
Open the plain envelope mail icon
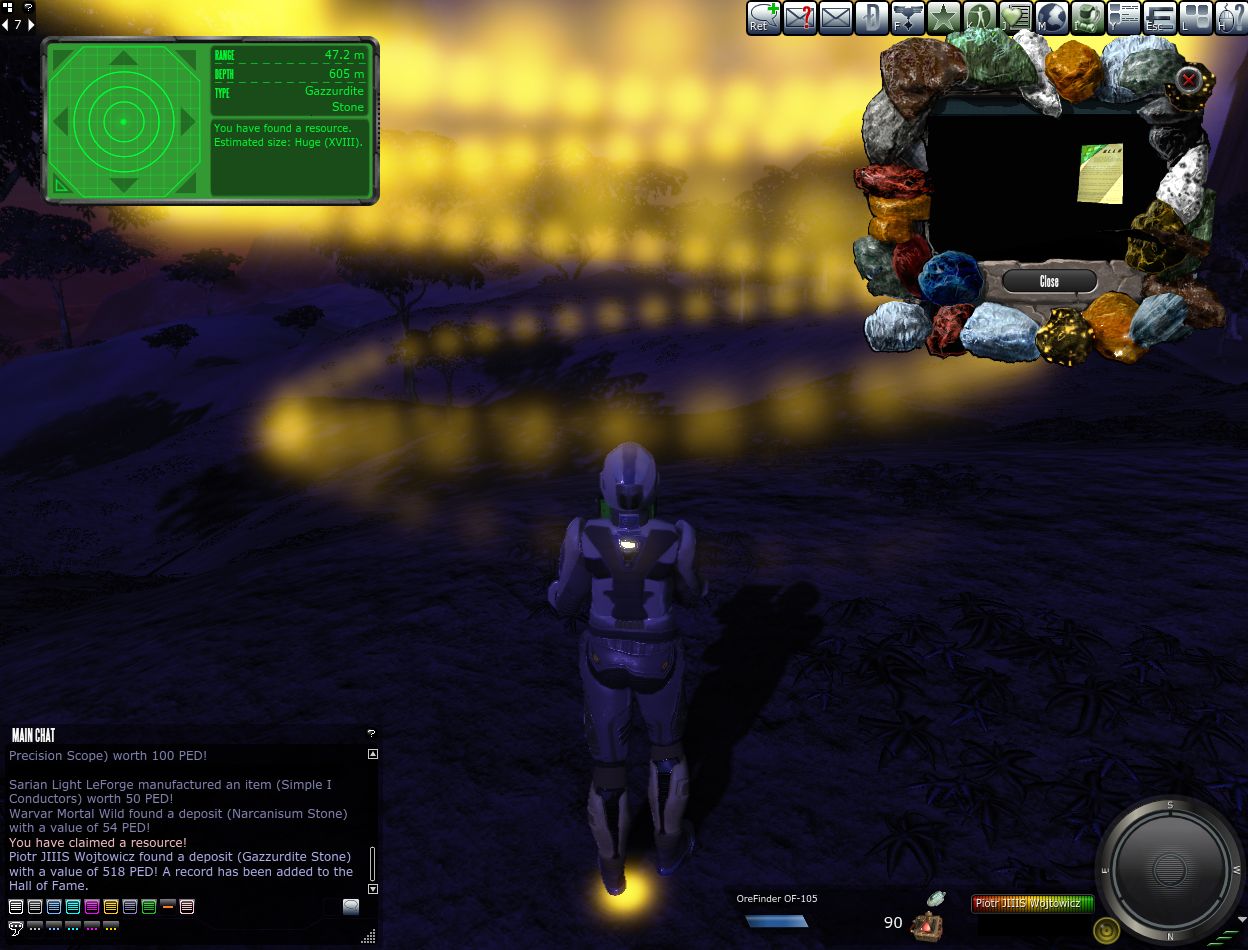[836, 18]
